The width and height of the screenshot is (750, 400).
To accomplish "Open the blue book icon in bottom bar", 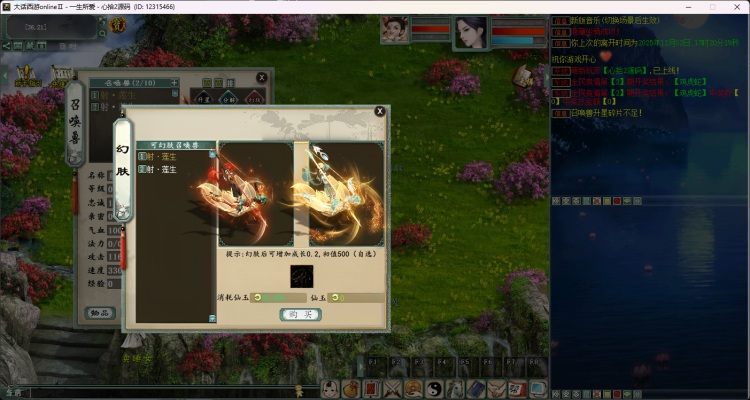I will [x=479, y=389].
